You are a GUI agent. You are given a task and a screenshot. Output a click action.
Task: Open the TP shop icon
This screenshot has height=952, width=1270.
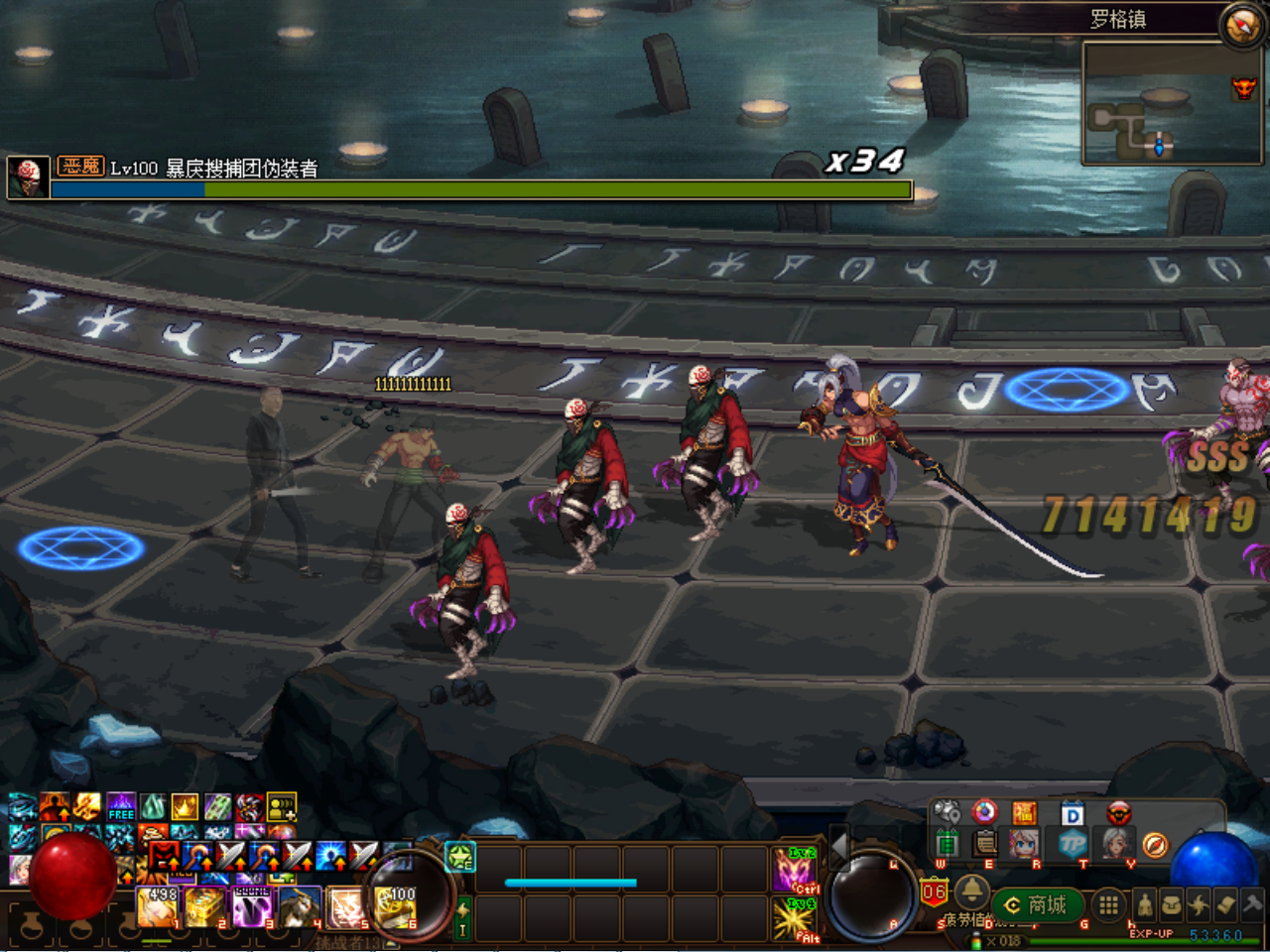coord(1072,845)
